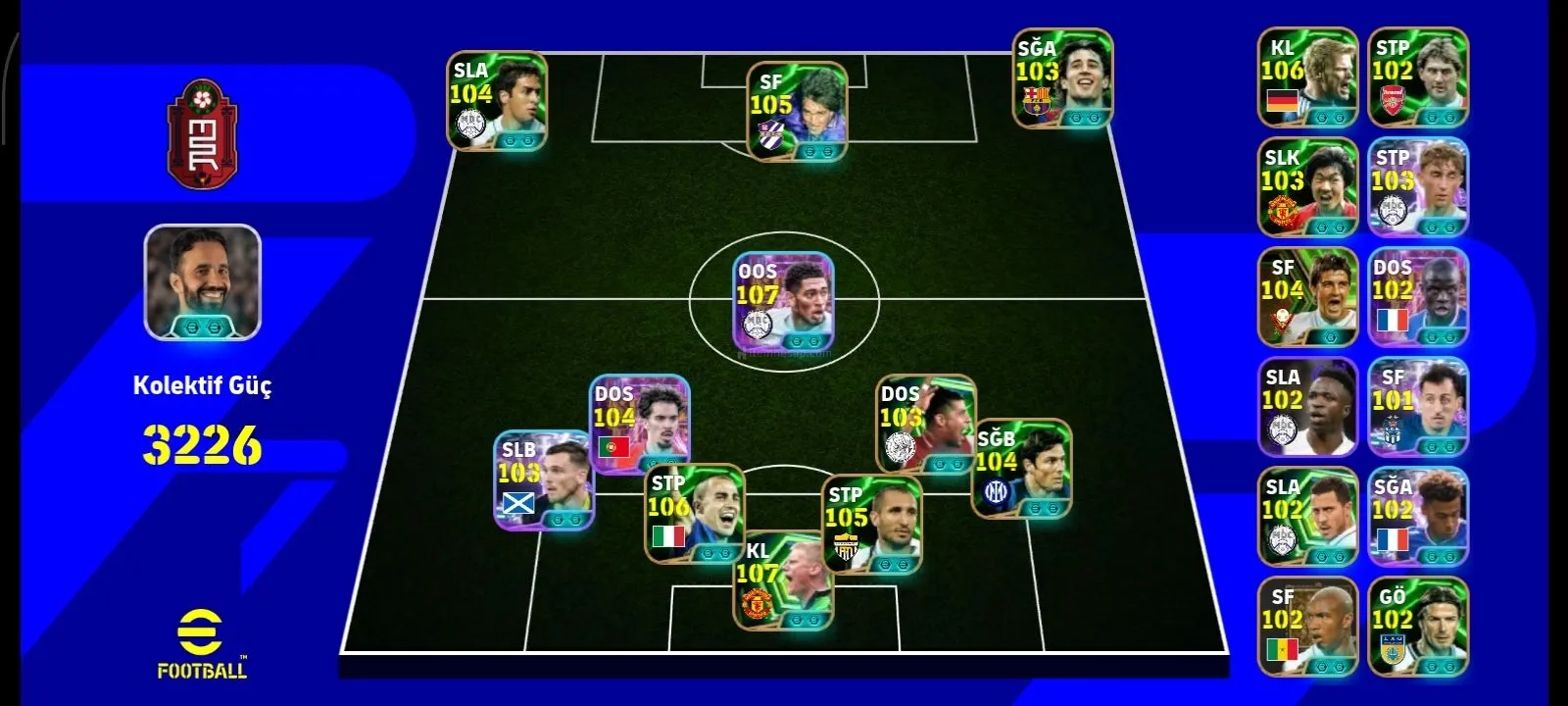Viewport: 1568px width, 706px height.
Task: Choose the KL 107 goalkeeper card
Action: (784, 580)
